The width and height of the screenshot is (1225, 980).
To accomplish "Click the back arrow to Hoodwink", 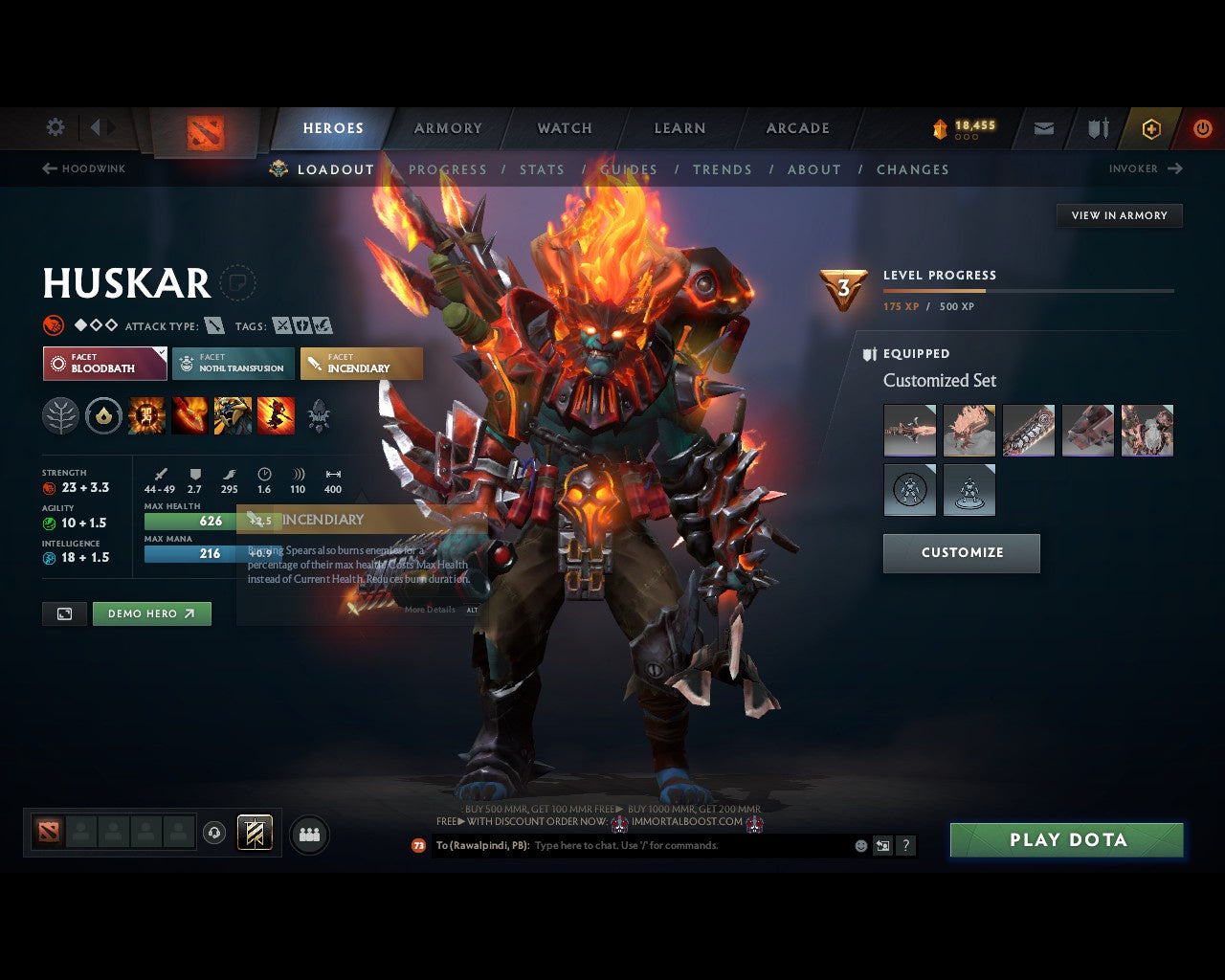I will click(x=49, y=168).
